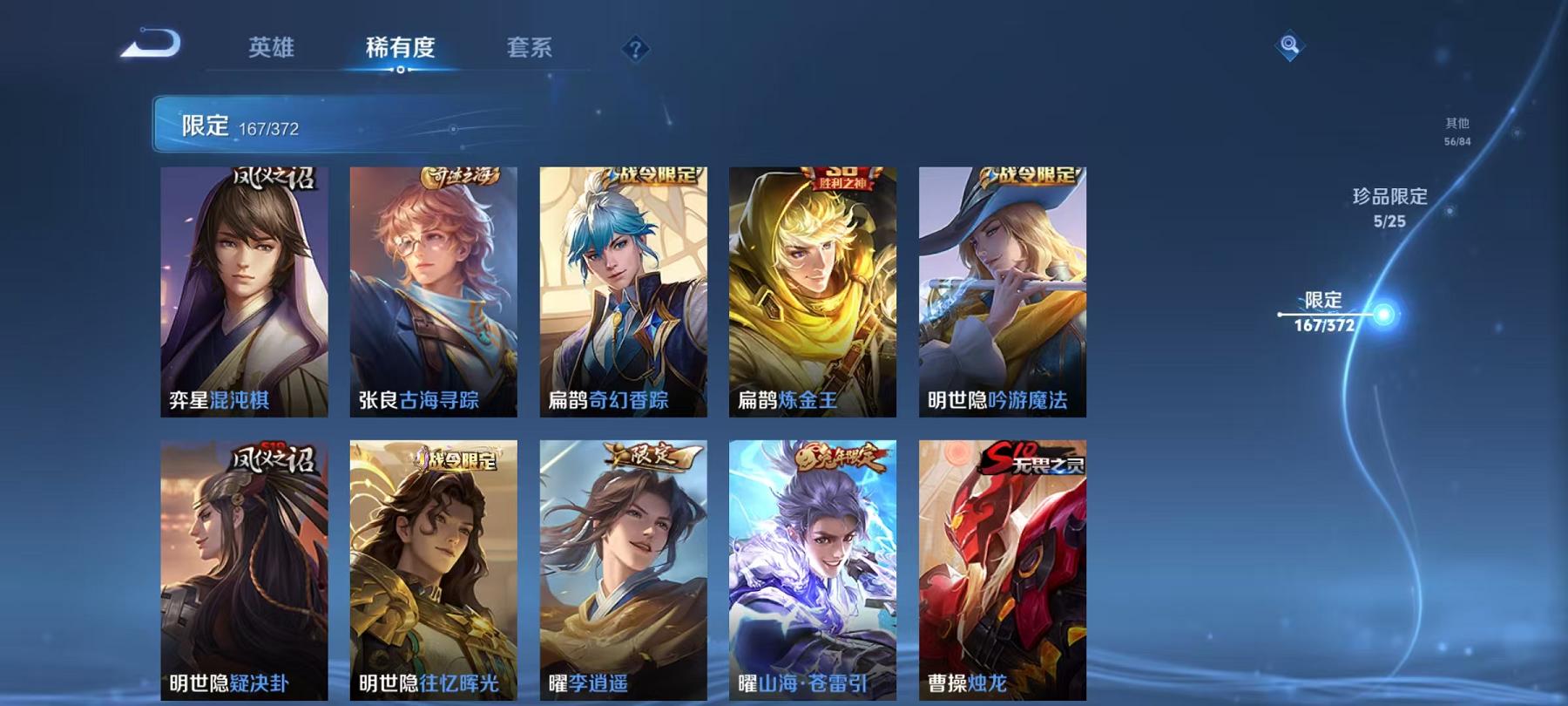This screenshot has width=1568, height=706.
Task: Jump to the 珍品限定 5/25 section
Action: 1390,207
